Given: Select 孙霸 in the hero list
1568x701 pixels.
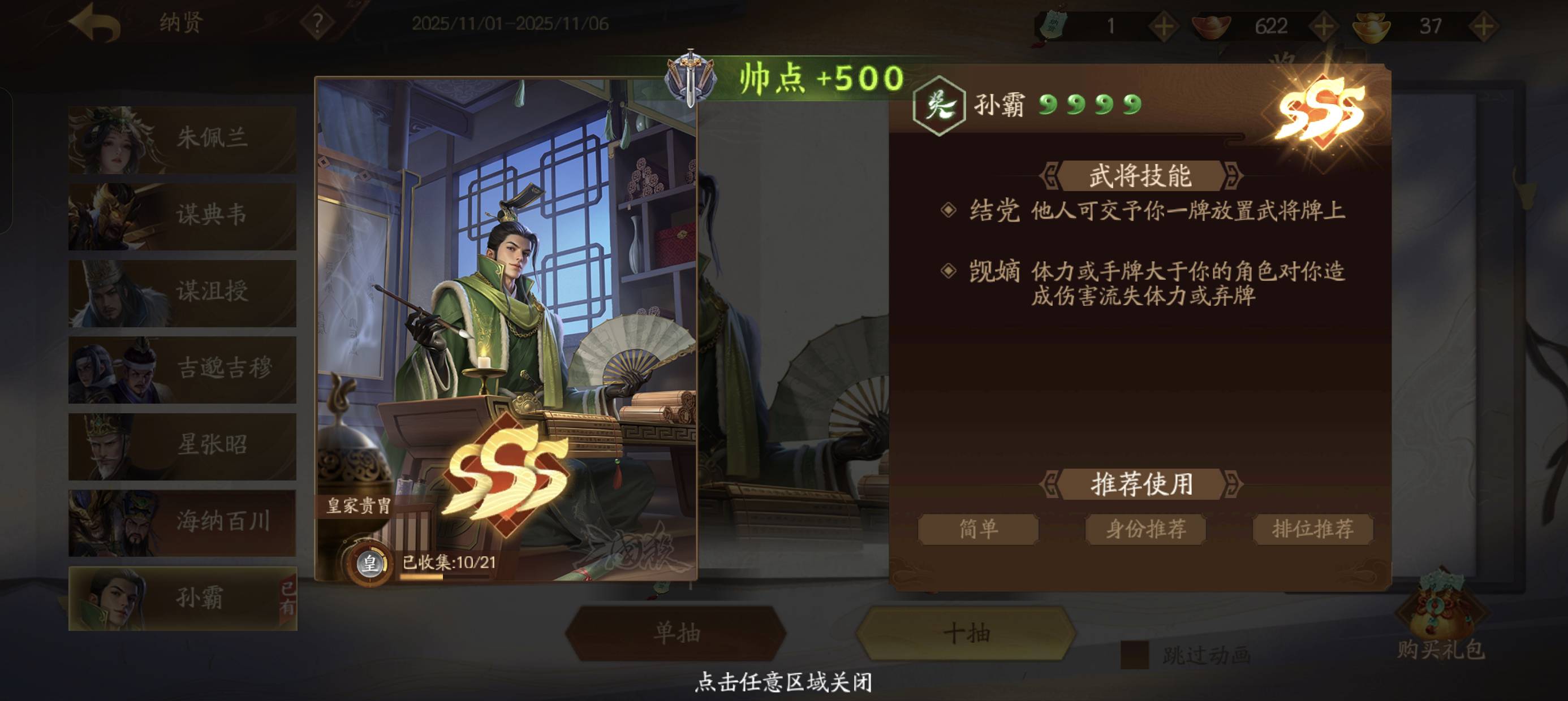Looking at the screenshot, I should pos(182,598).
